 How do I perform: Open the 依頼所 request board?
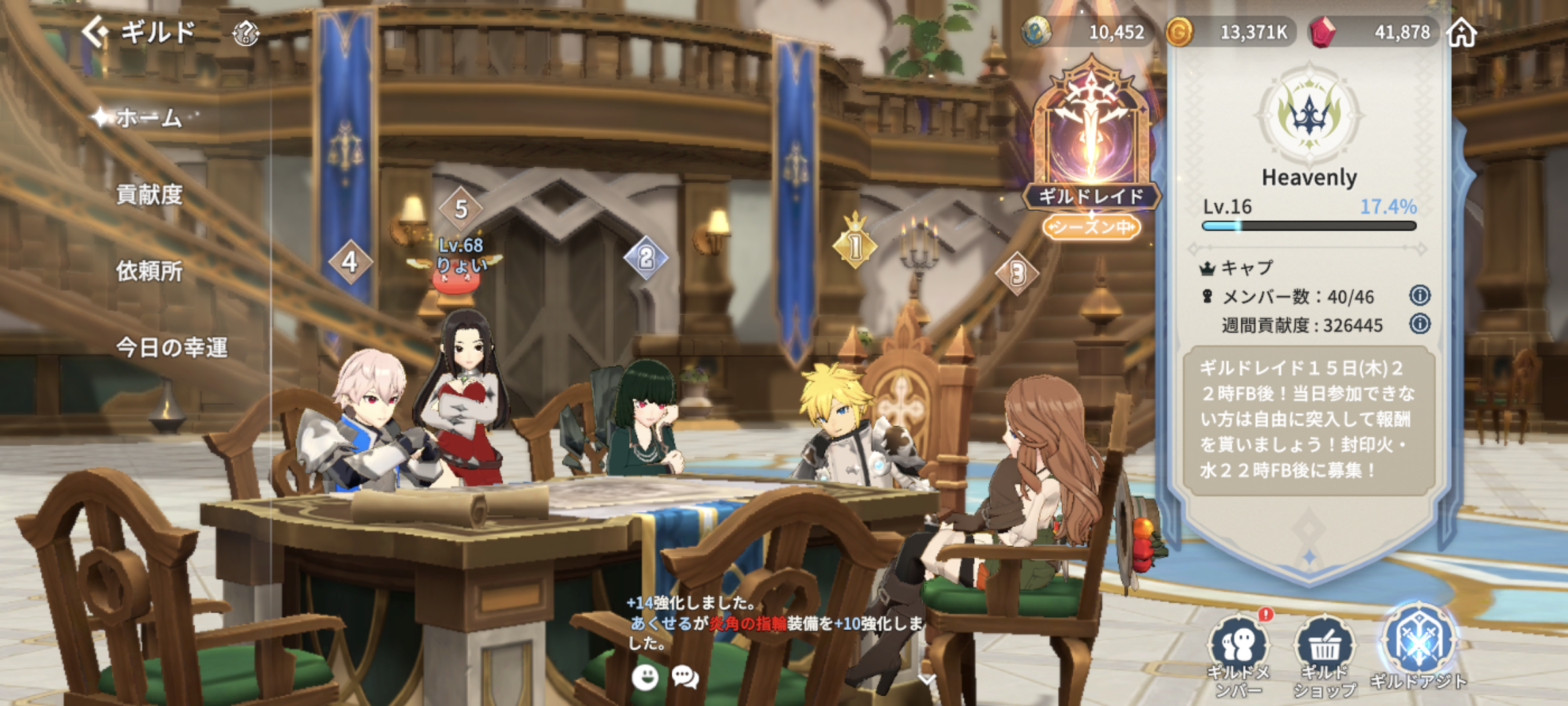point(149,271)
